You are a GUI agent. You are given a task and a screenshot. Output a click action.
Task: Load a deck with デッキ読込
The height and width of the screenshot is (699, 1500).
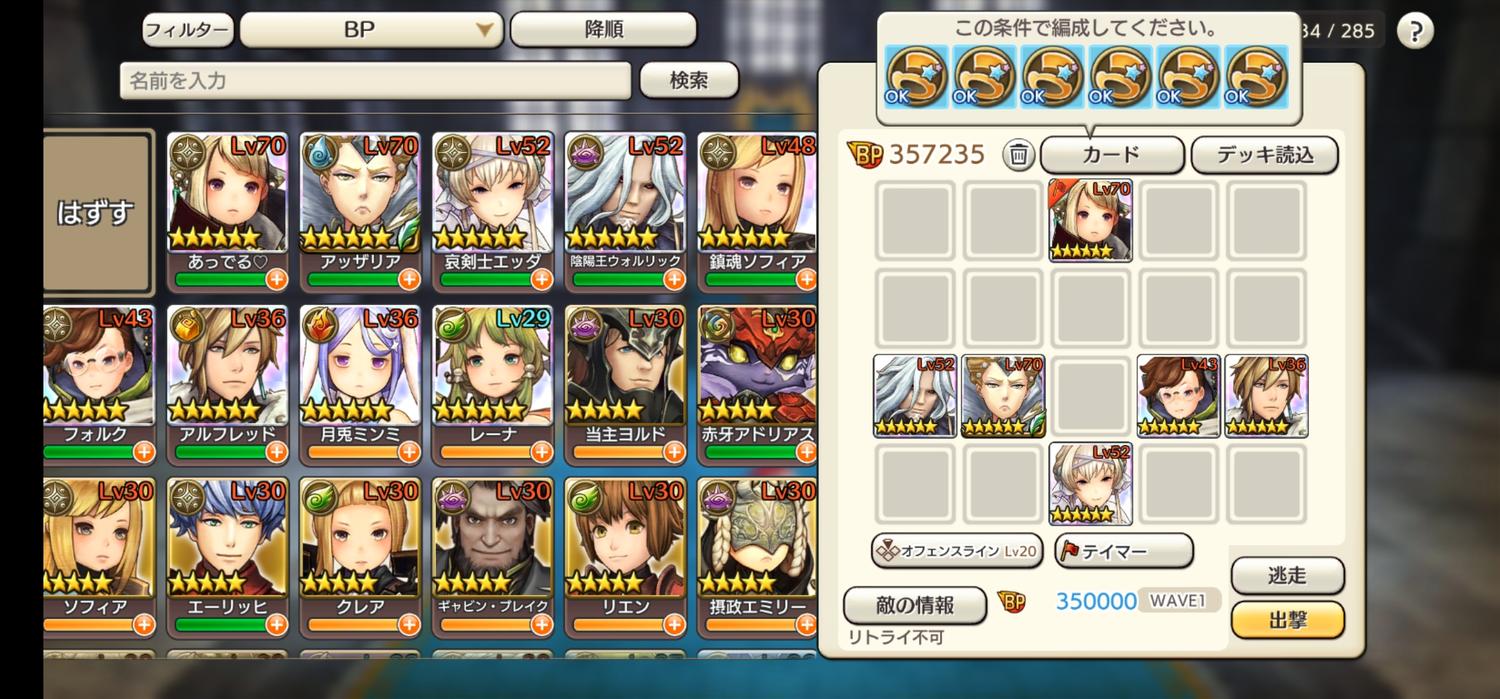(1264, 155)
